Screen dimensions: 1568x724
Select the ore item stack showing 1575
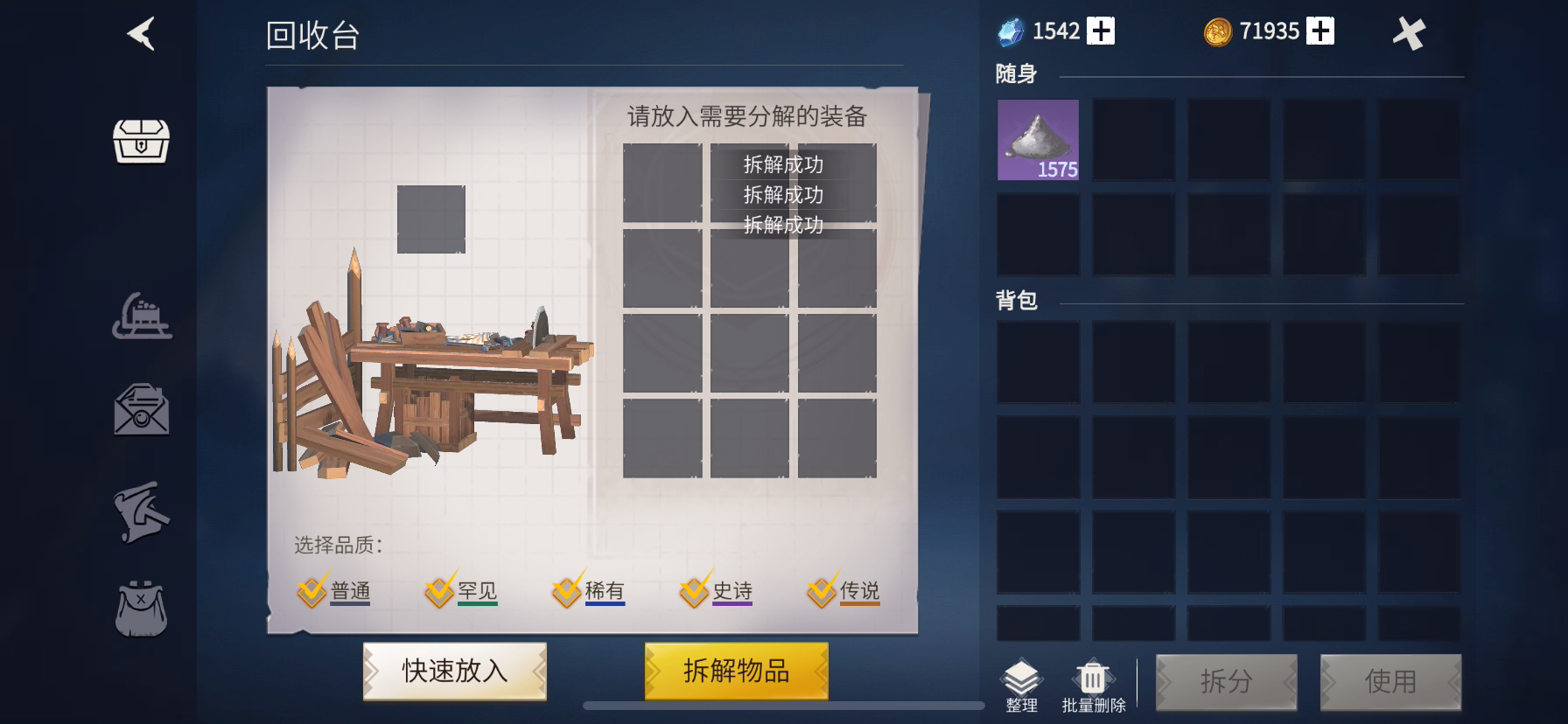pos(1038,140)
